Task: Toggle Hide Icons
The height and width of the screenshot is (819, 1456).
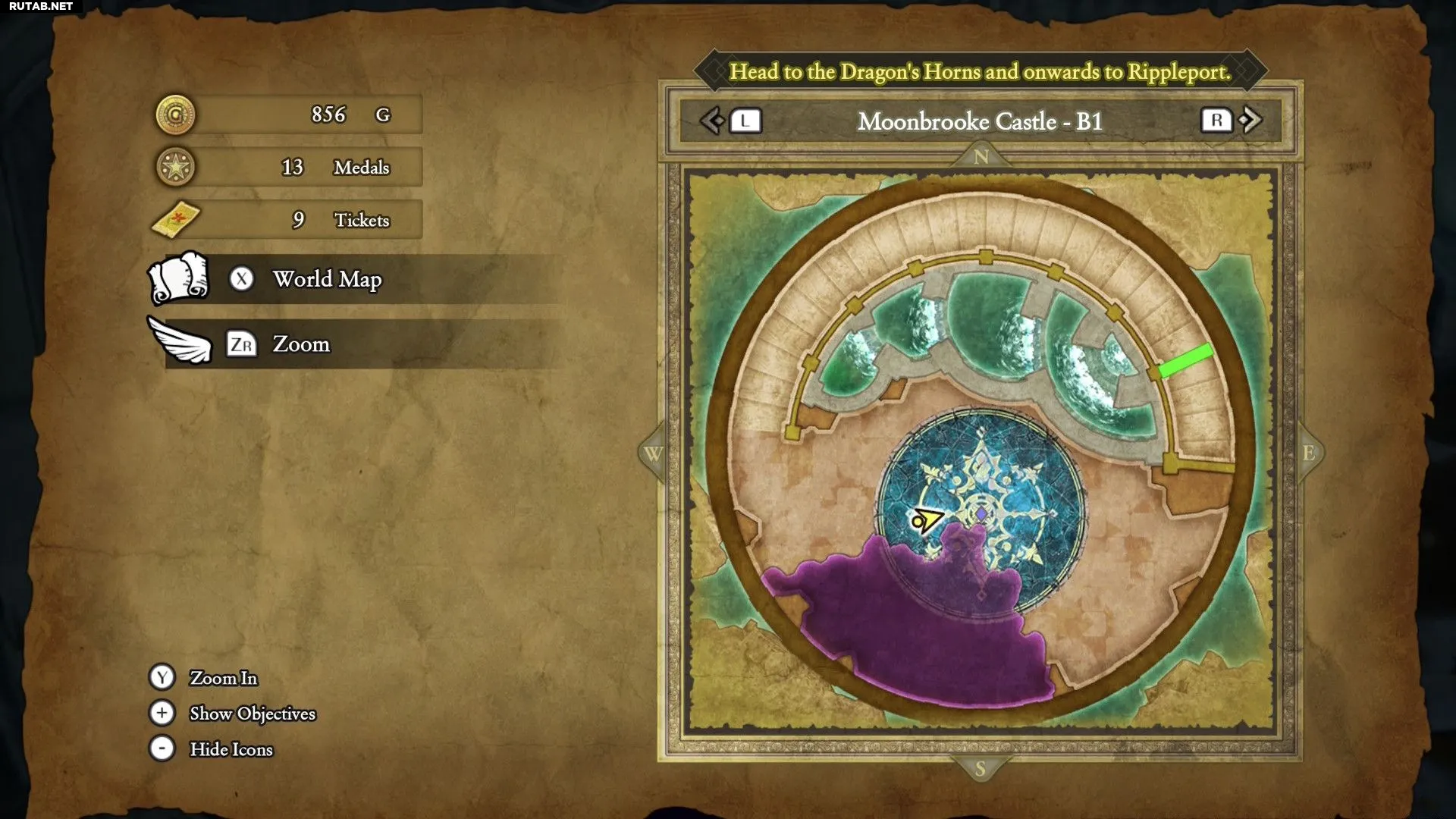Action: 231,749
